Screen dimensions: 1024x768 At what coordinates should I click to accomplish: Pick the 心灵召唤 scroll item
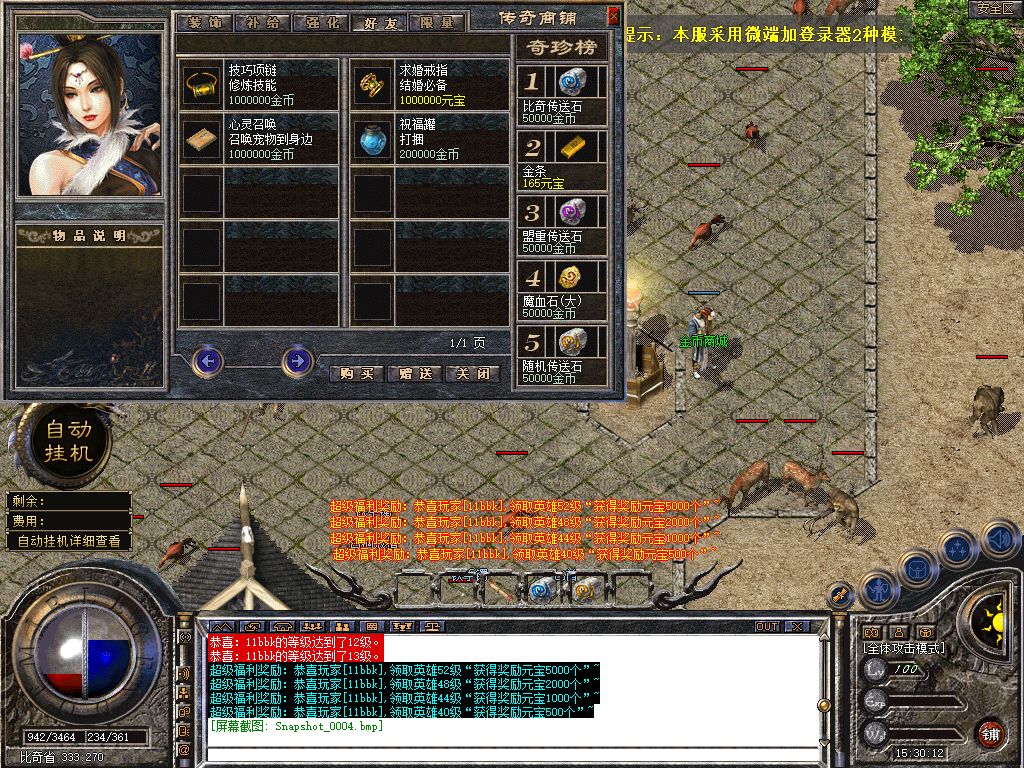pyautogui.click(x=202, y=141)
